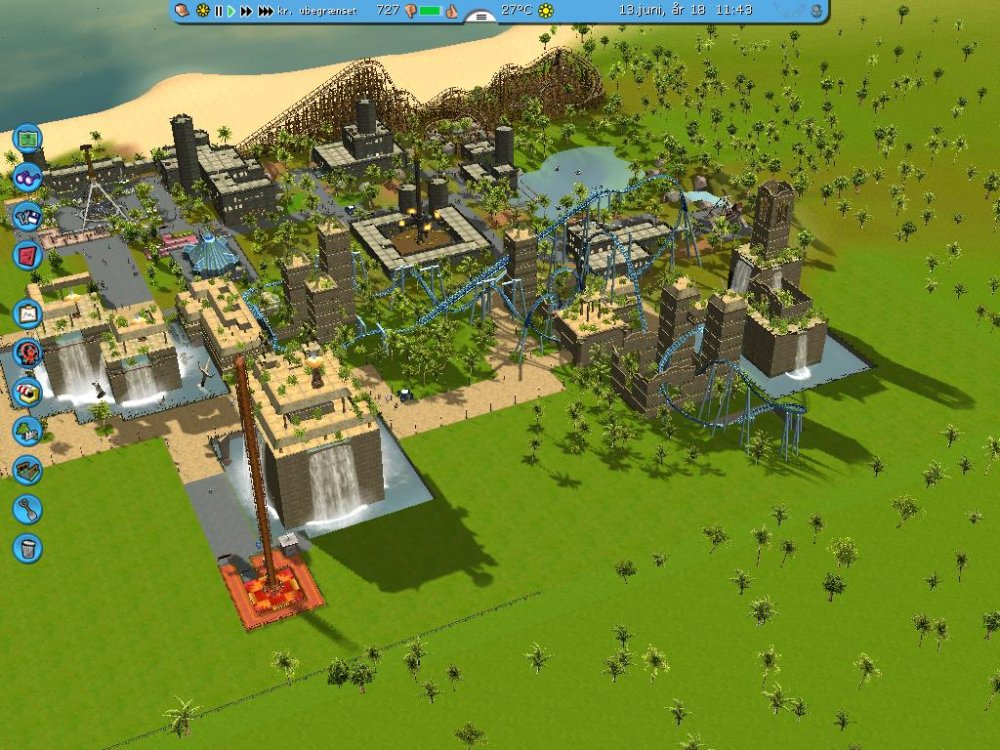The width and height of the screenshot is (1000, 750).
Task: Set game to normal play speed
Action: click(231, 11)
